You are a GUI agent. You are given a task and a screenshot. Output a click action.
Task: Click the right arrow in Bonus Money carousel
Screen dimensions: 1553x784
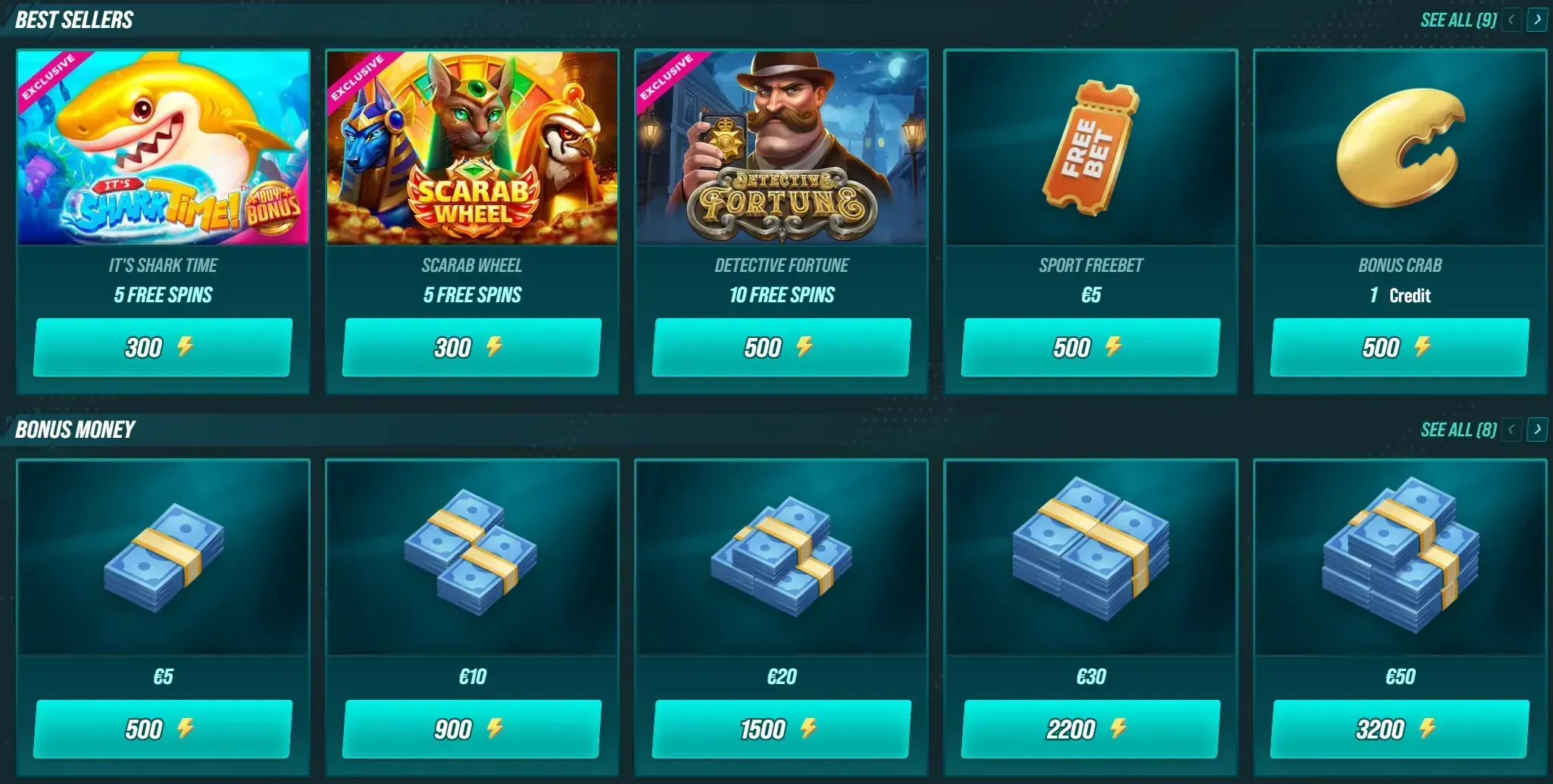[1537, 429]
